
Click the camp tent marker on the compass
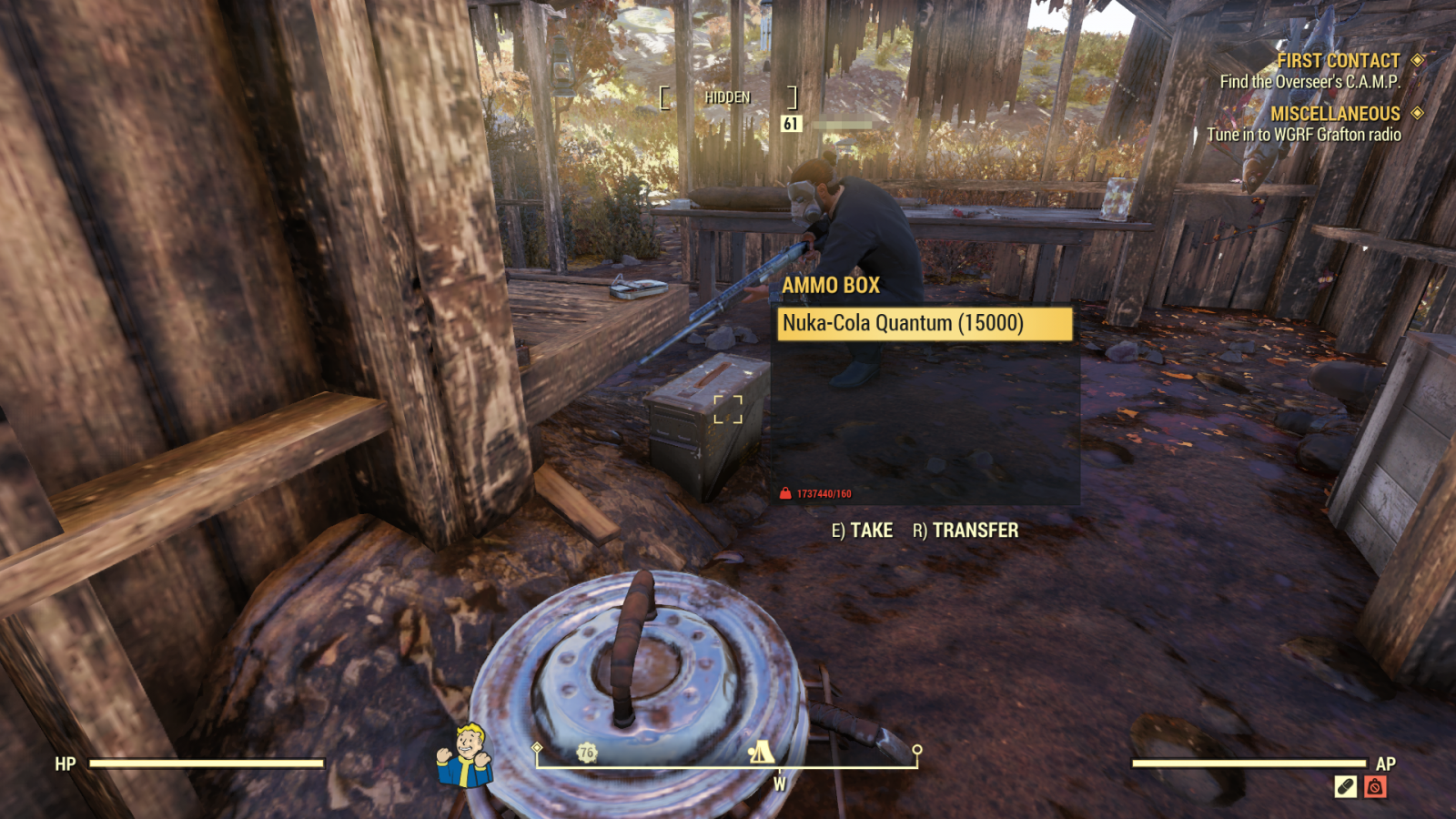pyautogui.click(x=761, y=752)
